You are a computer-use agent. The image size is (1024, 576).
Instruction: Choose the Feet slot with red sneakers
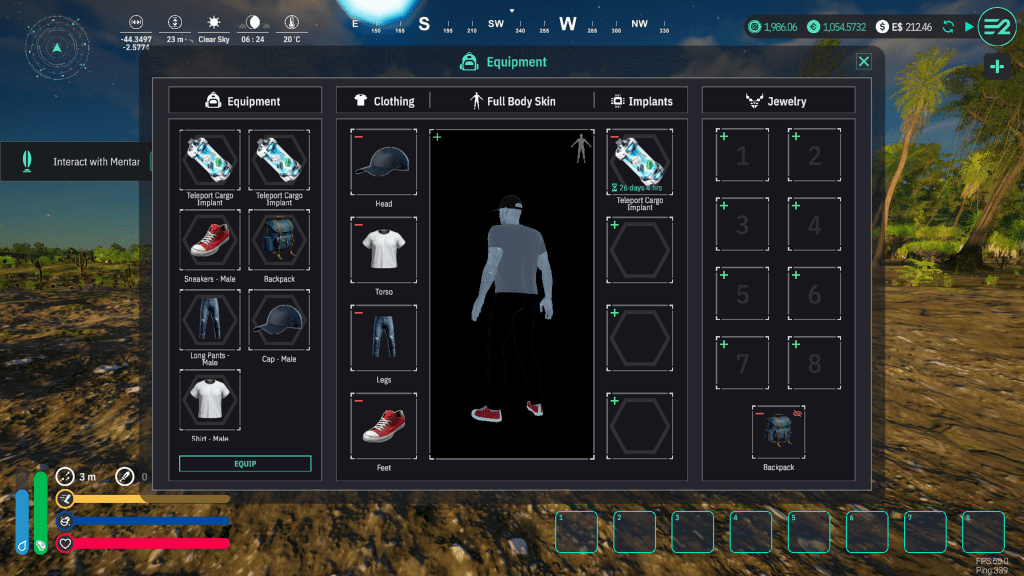pos(384,425)
